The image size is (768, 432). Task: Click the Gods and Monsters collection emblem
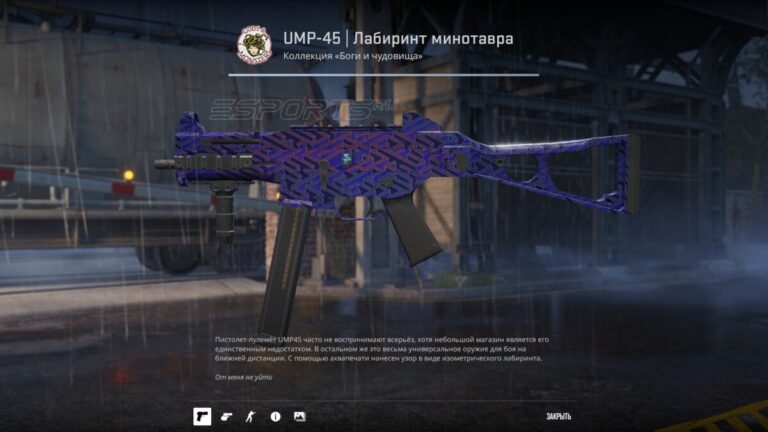(x=254, y=45)
